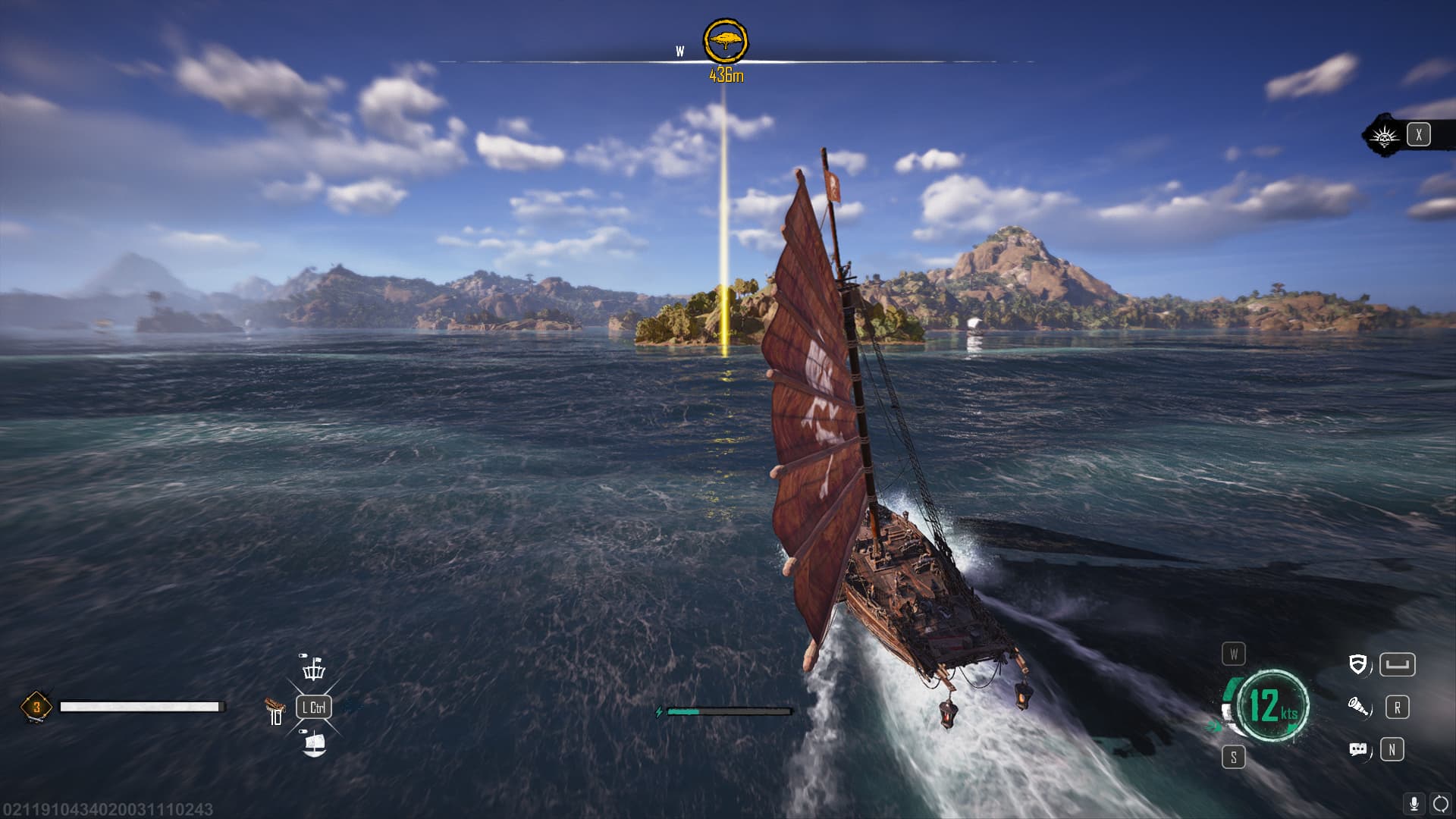Use the spyglass icon
This screenshot has height=819, width=1456.
point(1358,708)
